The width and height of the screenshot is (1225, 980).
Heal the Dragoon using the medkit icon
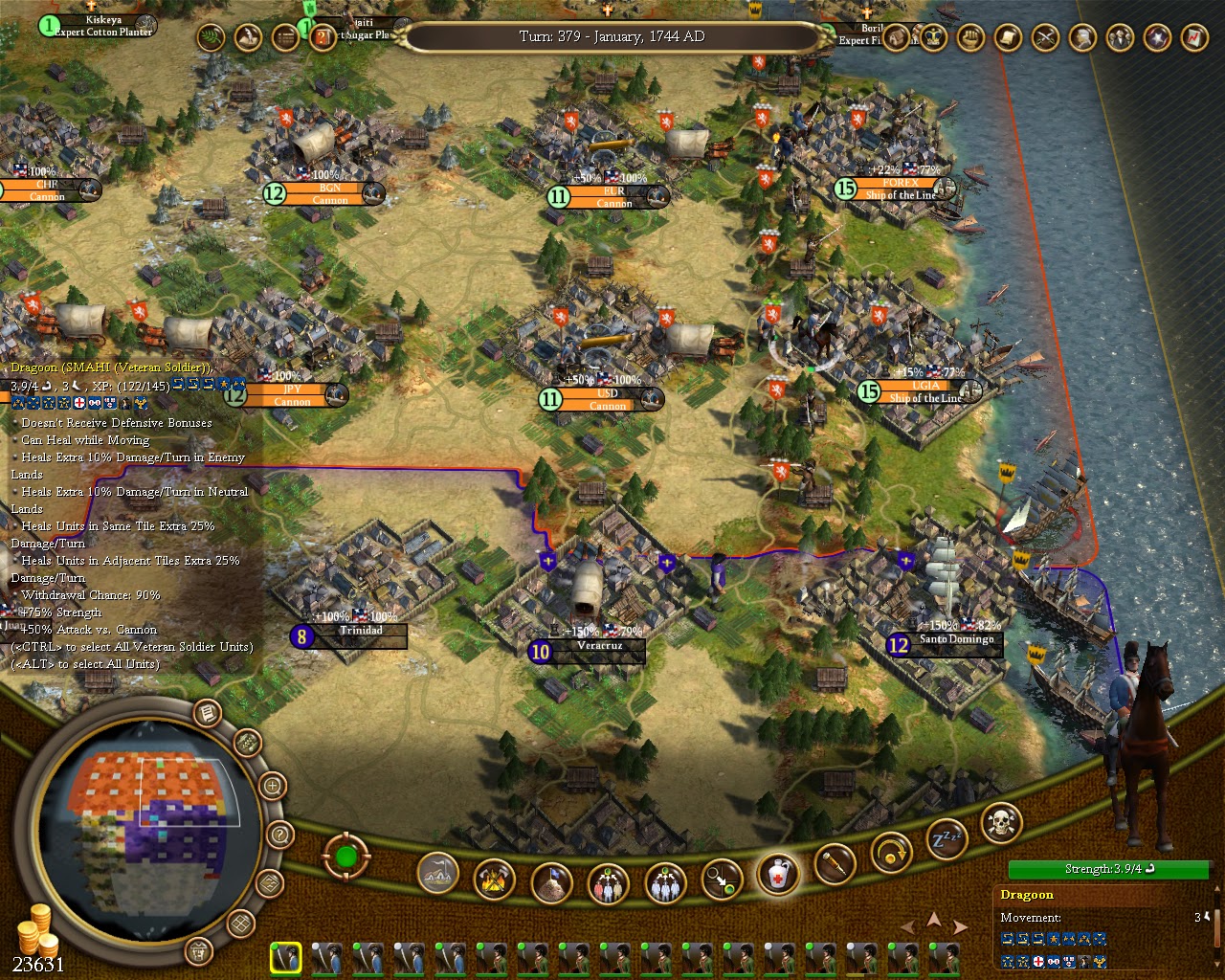pos(778,875)
